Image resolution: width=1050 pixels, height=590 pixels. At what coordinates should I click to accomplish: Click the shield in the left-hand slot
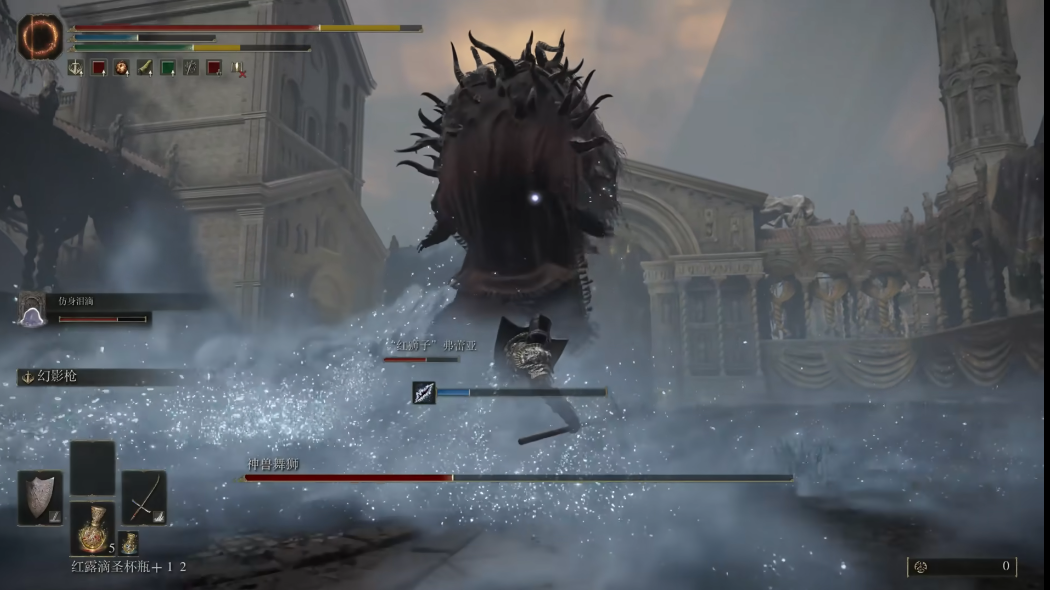(x=40, y=497)
